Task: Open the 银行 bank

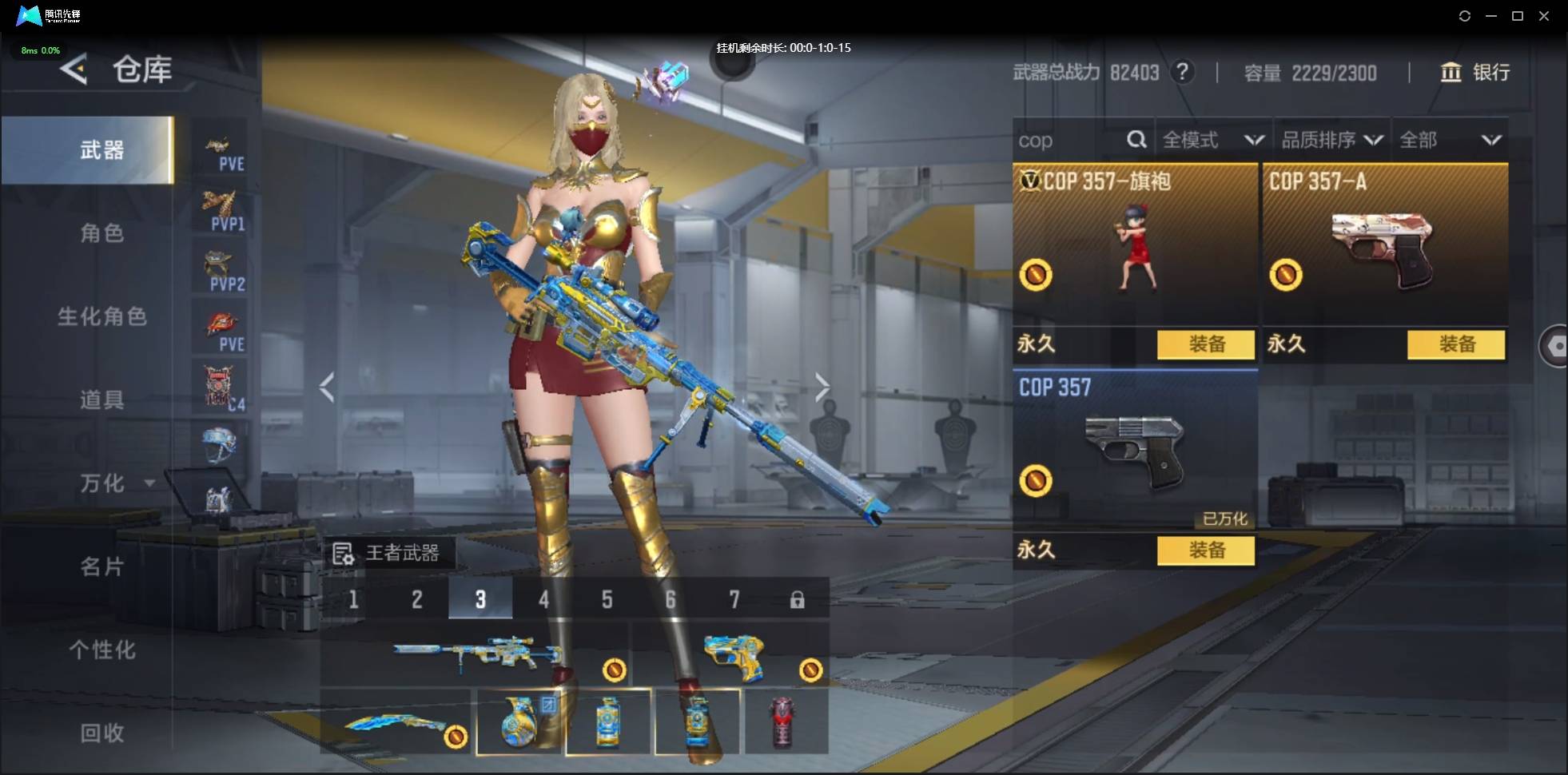Action: click(x=1474, y=73)
